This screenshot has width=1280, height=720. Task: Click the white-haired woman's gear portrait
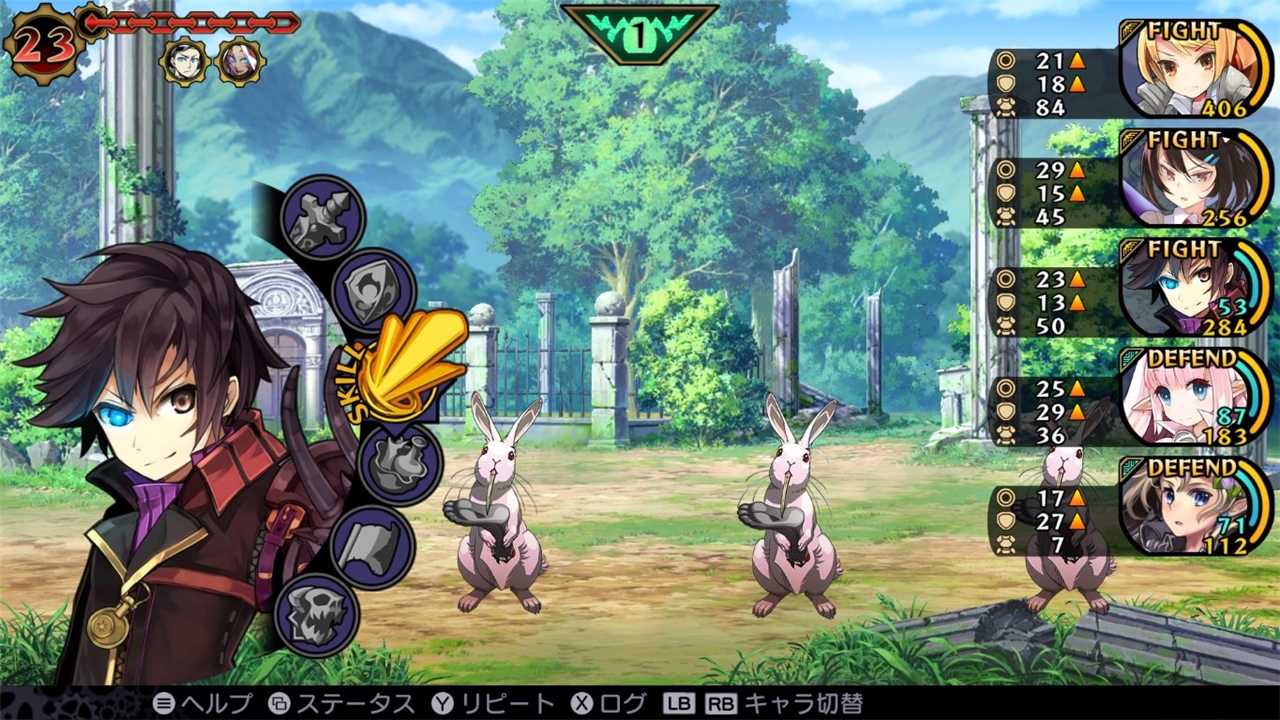pos(240,61)
